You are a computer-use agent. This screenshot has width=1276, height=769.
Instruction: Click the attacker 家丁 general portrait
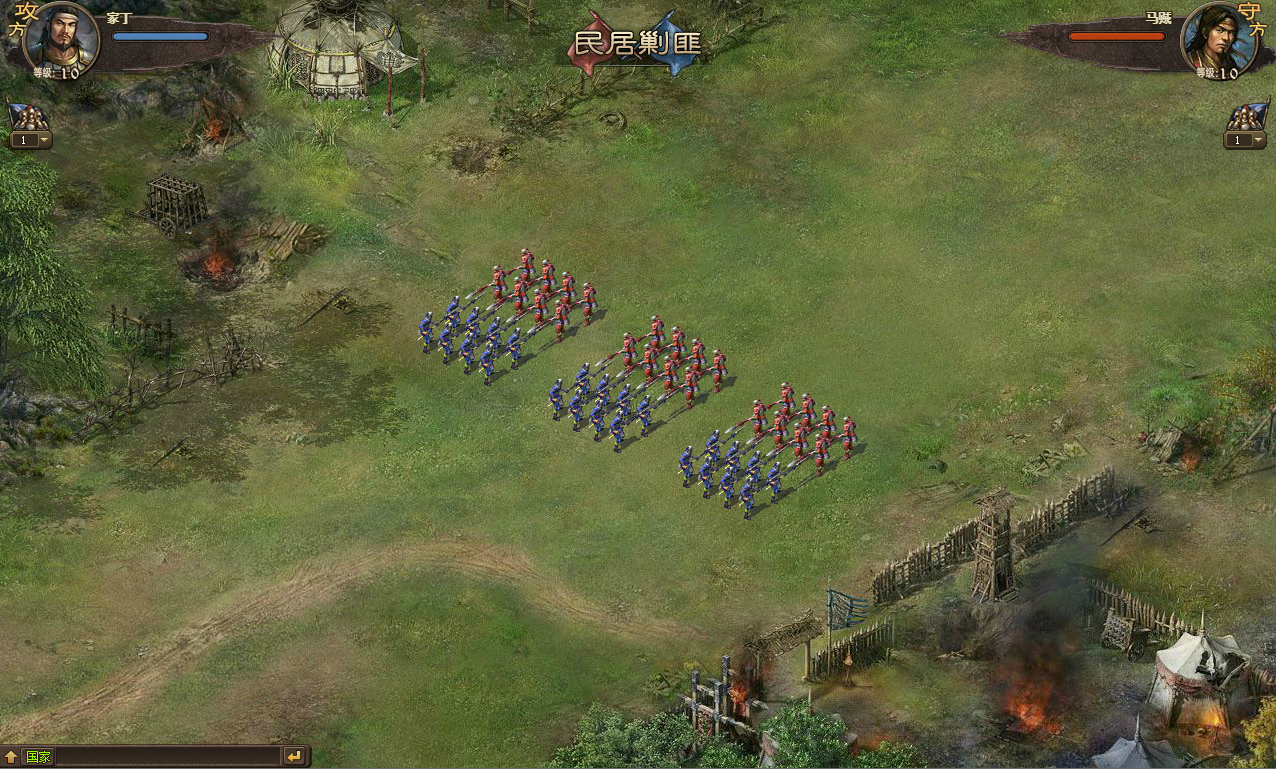tap(61, 37)
